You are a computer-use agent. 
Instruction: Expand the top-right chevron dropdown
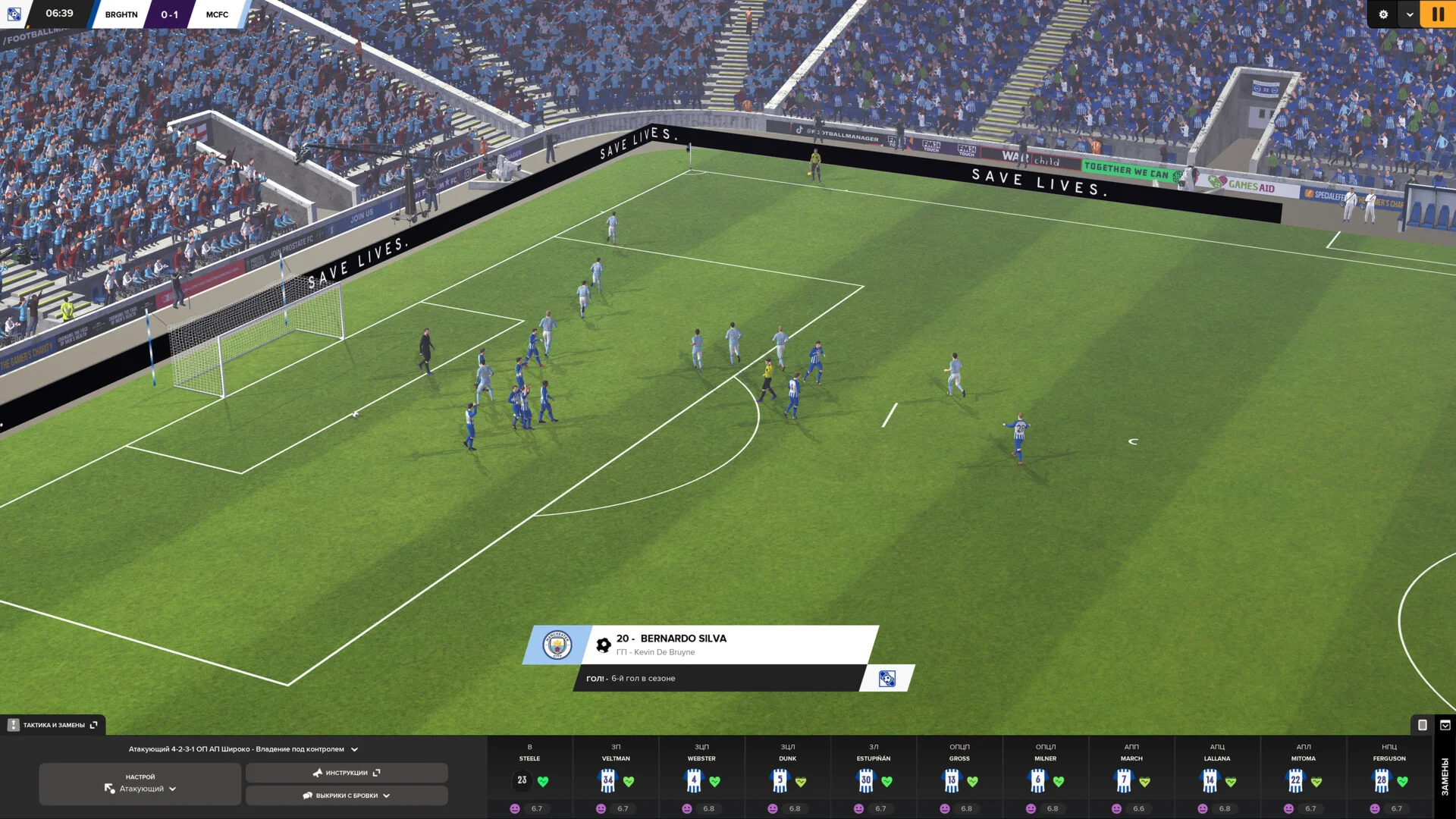[1410, 14]
